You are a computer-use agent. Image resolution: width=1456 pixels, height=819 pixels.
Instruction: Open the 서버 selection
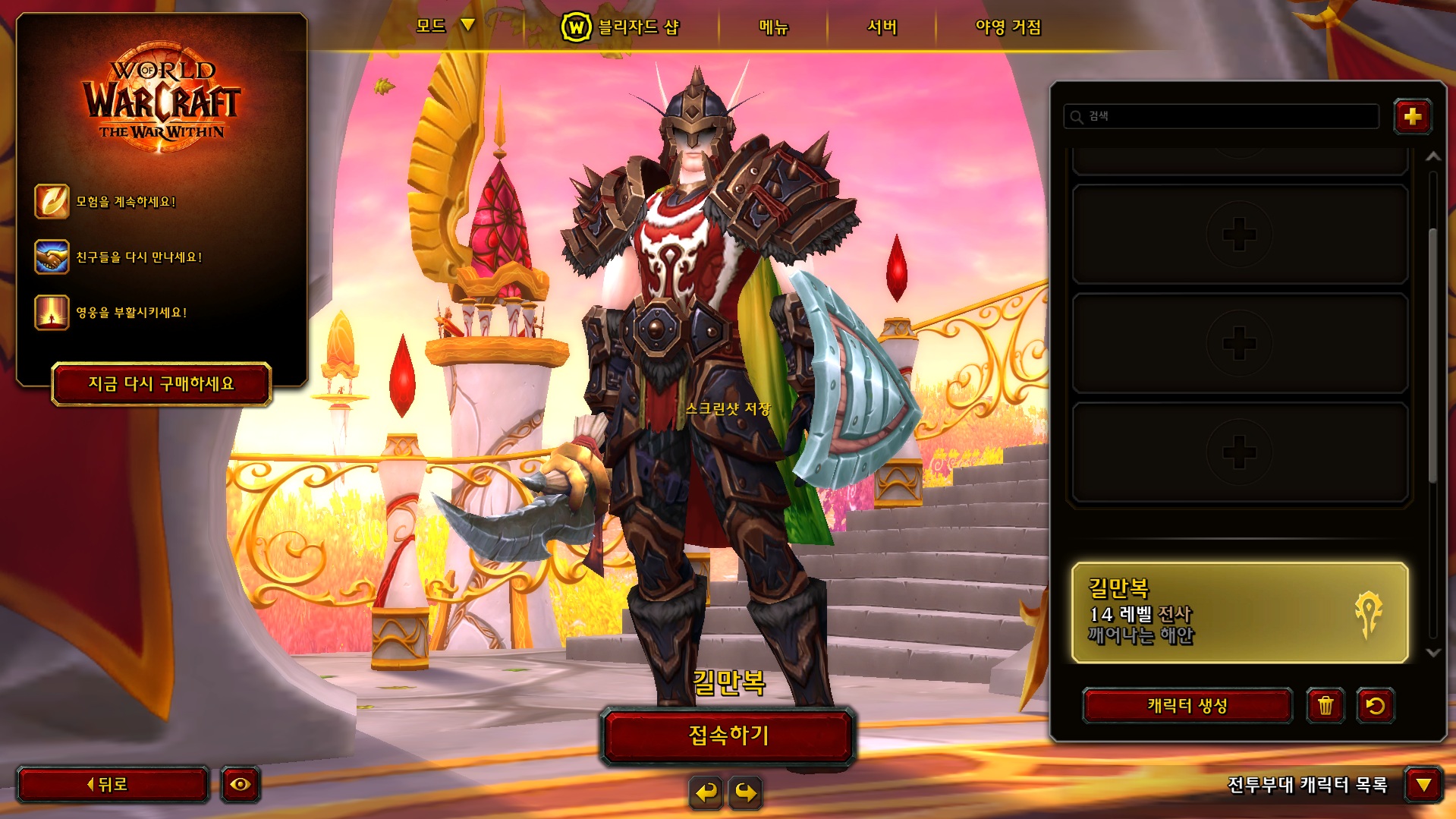coord(882,27)
